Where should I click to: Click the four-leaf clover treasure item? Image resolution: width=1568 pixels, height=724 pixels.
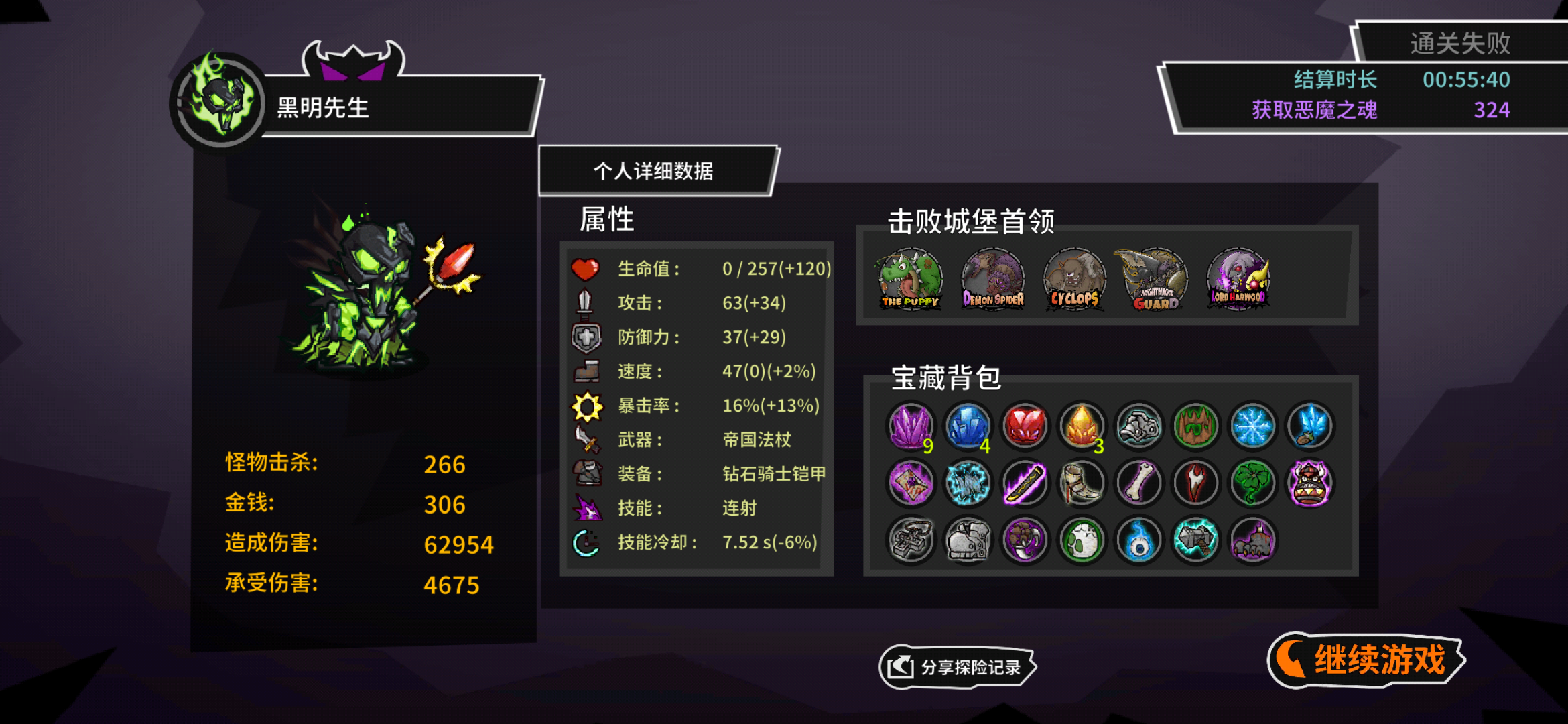click(x=1253, y=483)
